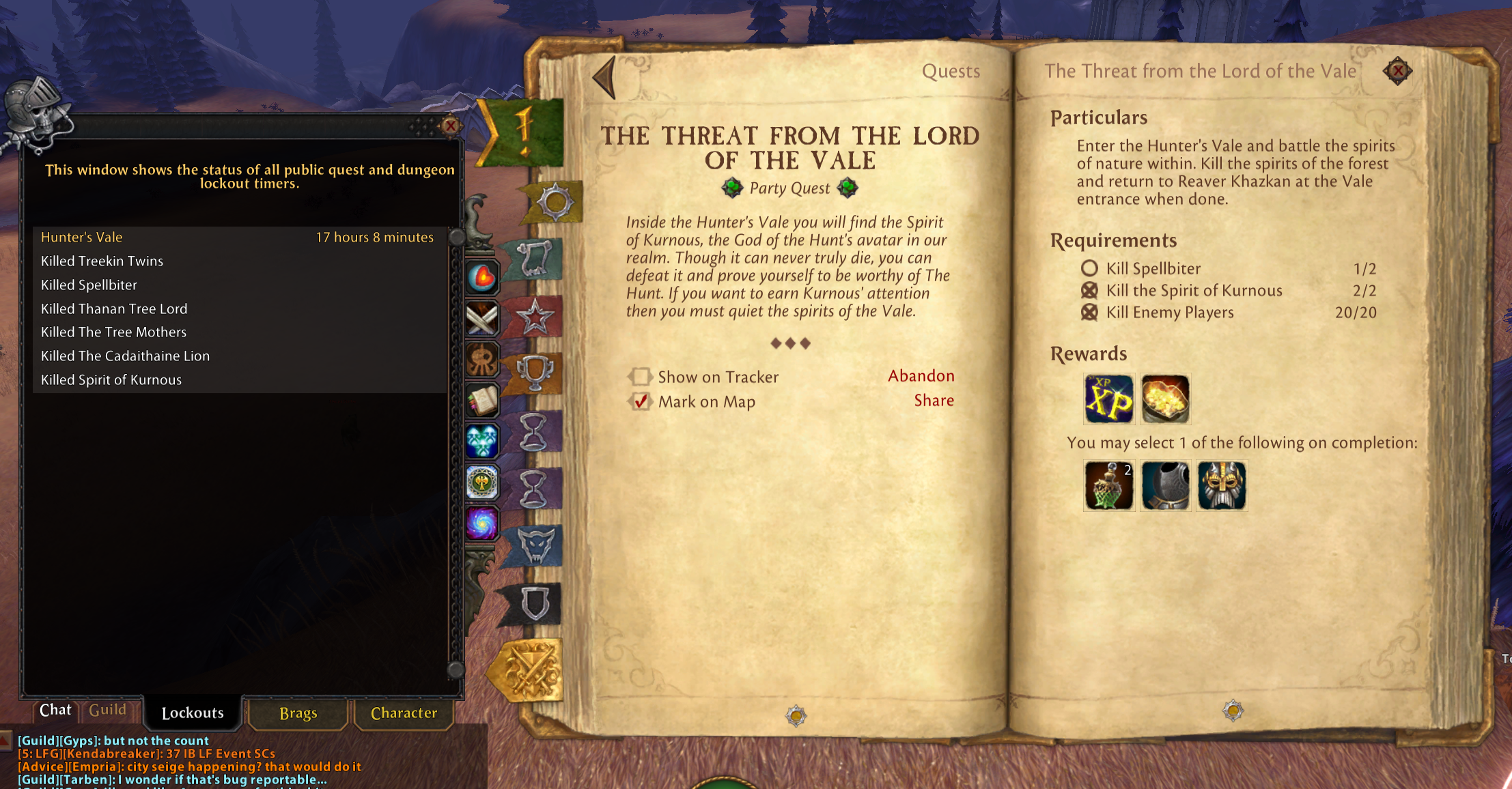Toggle the Show on Tracker checkbox
The width and height of the screenshot is (1512, 789).
coord(641,377)
